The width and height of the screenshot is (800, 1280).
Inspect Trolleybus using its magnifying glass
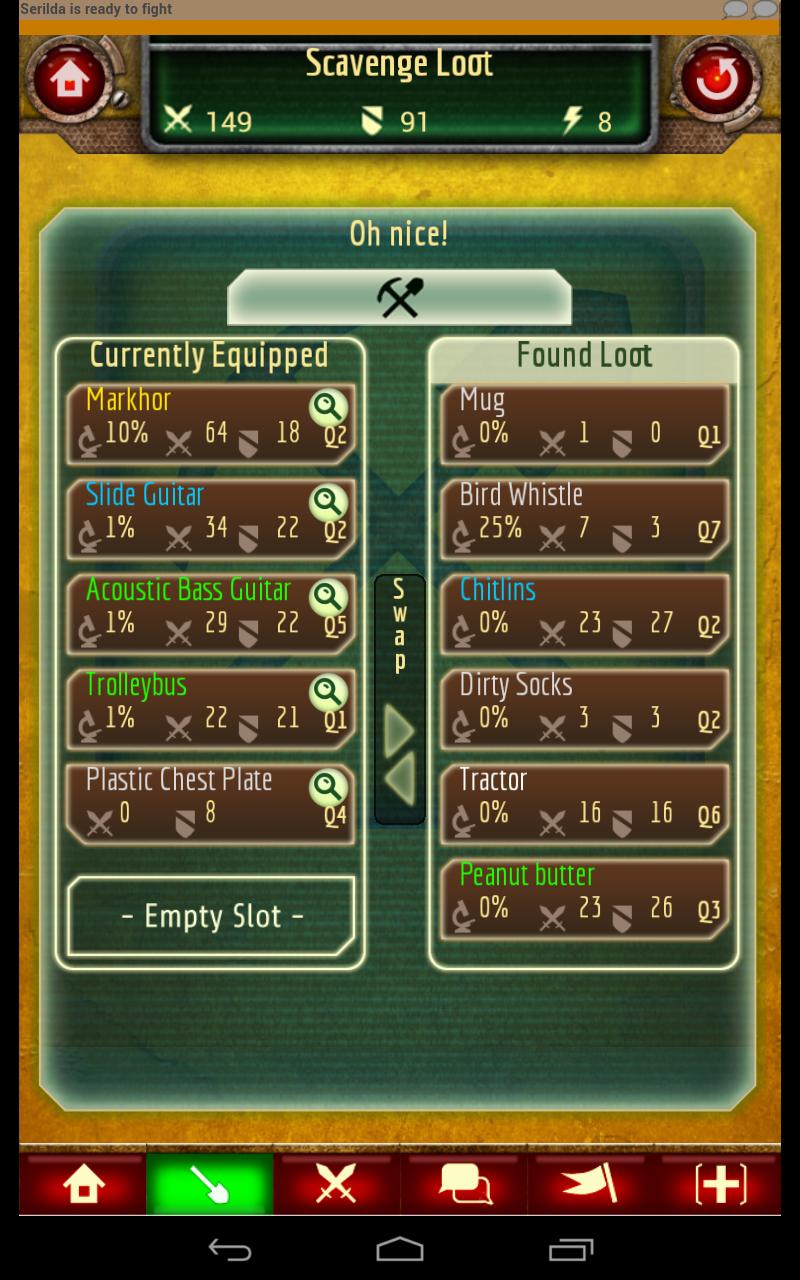(x=328, y=692)
